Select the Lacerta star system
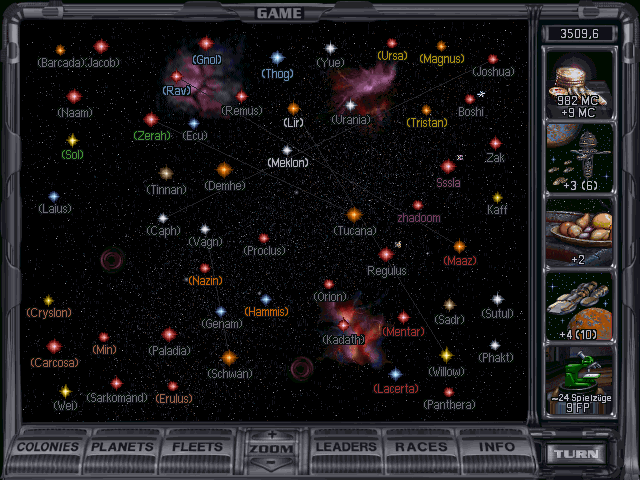The width and height of the screenshot is (640, 480). coord(395,374)
